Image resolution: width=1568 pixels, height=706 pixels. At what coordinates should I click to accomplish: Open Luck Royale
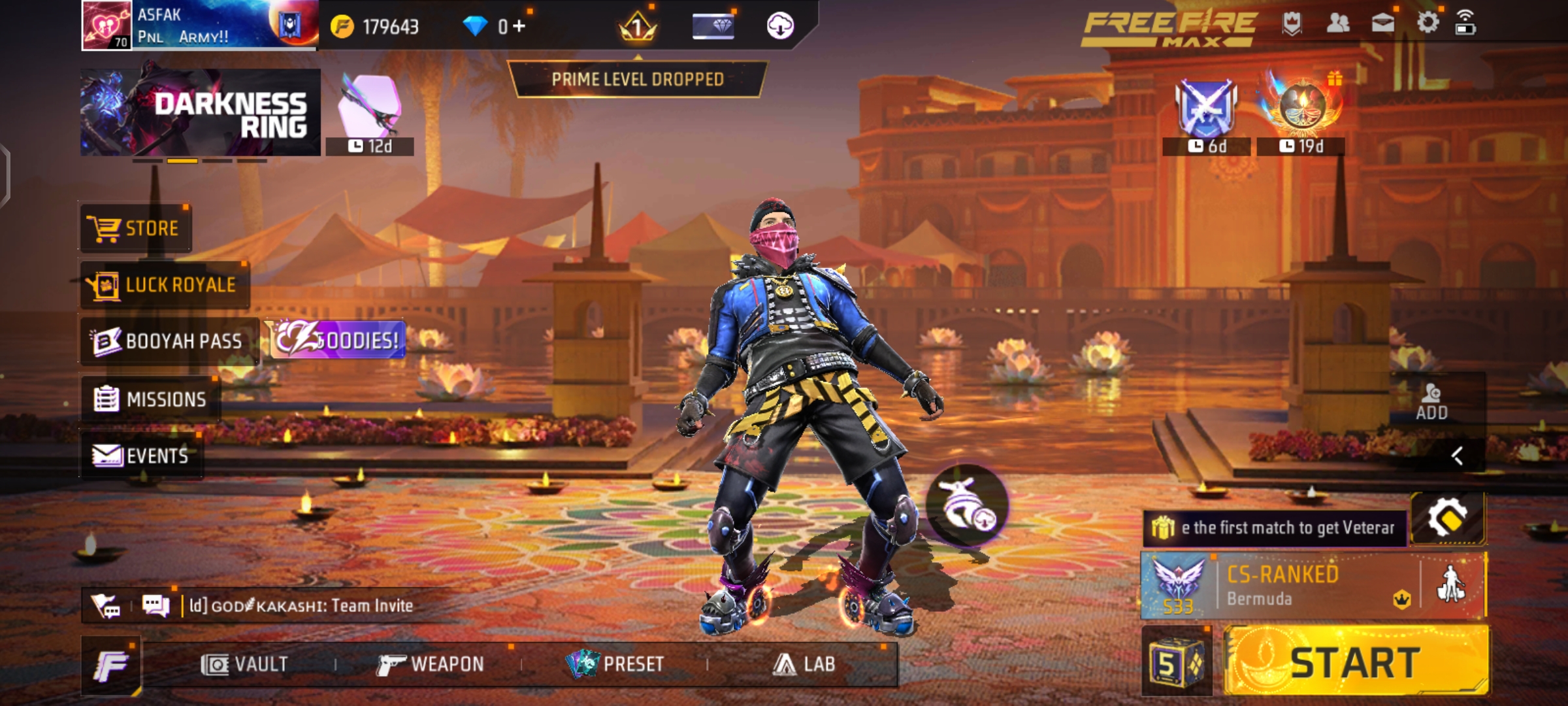pyautogui.click(x=165, y=285)
